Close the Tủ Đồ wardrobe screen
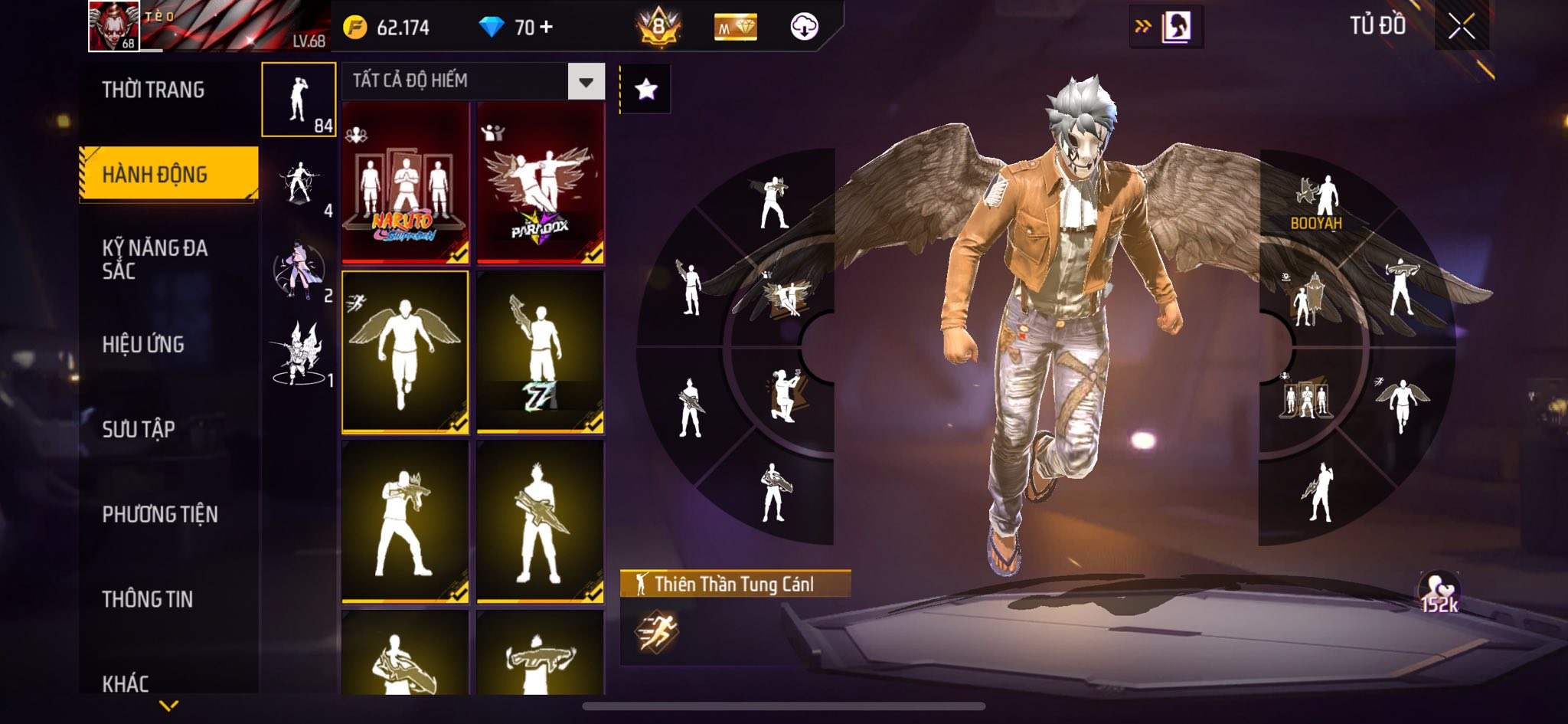The height and width of the screenshot is (724, 1568). point(1461,27)
